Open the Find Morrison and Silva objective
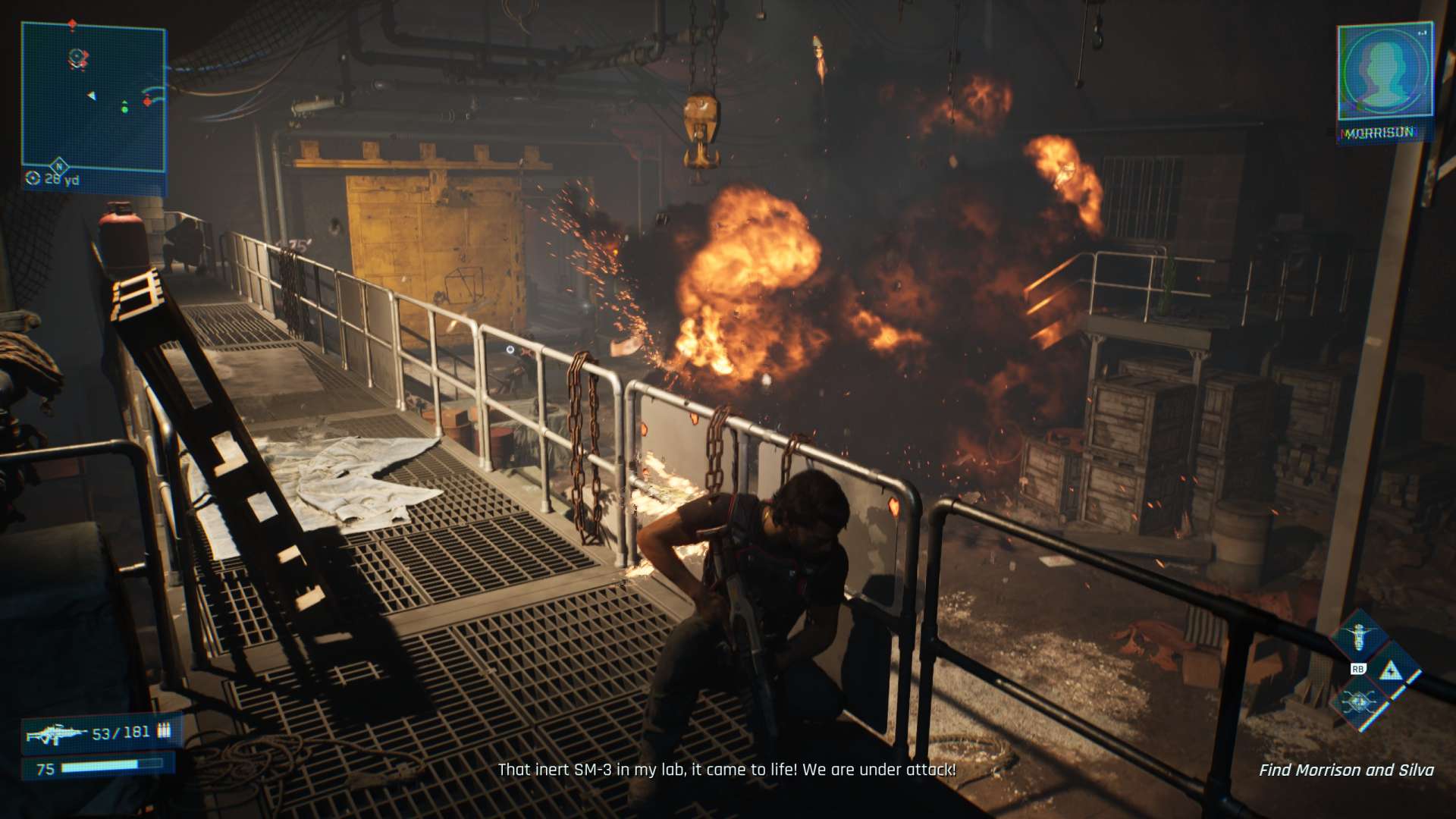Viewport: 1456px width, 819px height. [x=1346, y=770]
